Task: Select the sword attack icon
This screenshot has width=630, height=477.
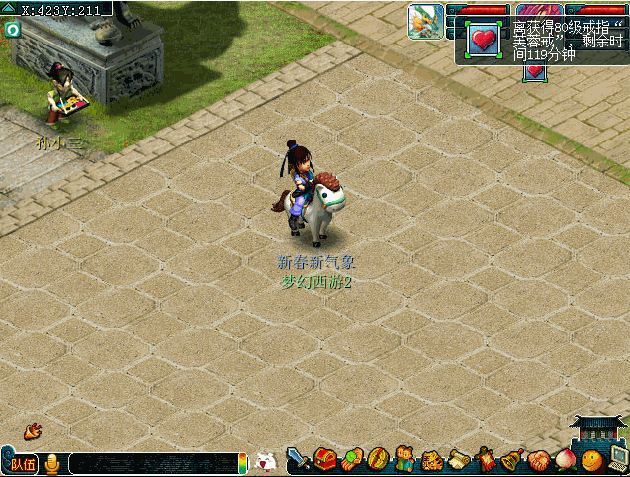Action: coord(298,461)
